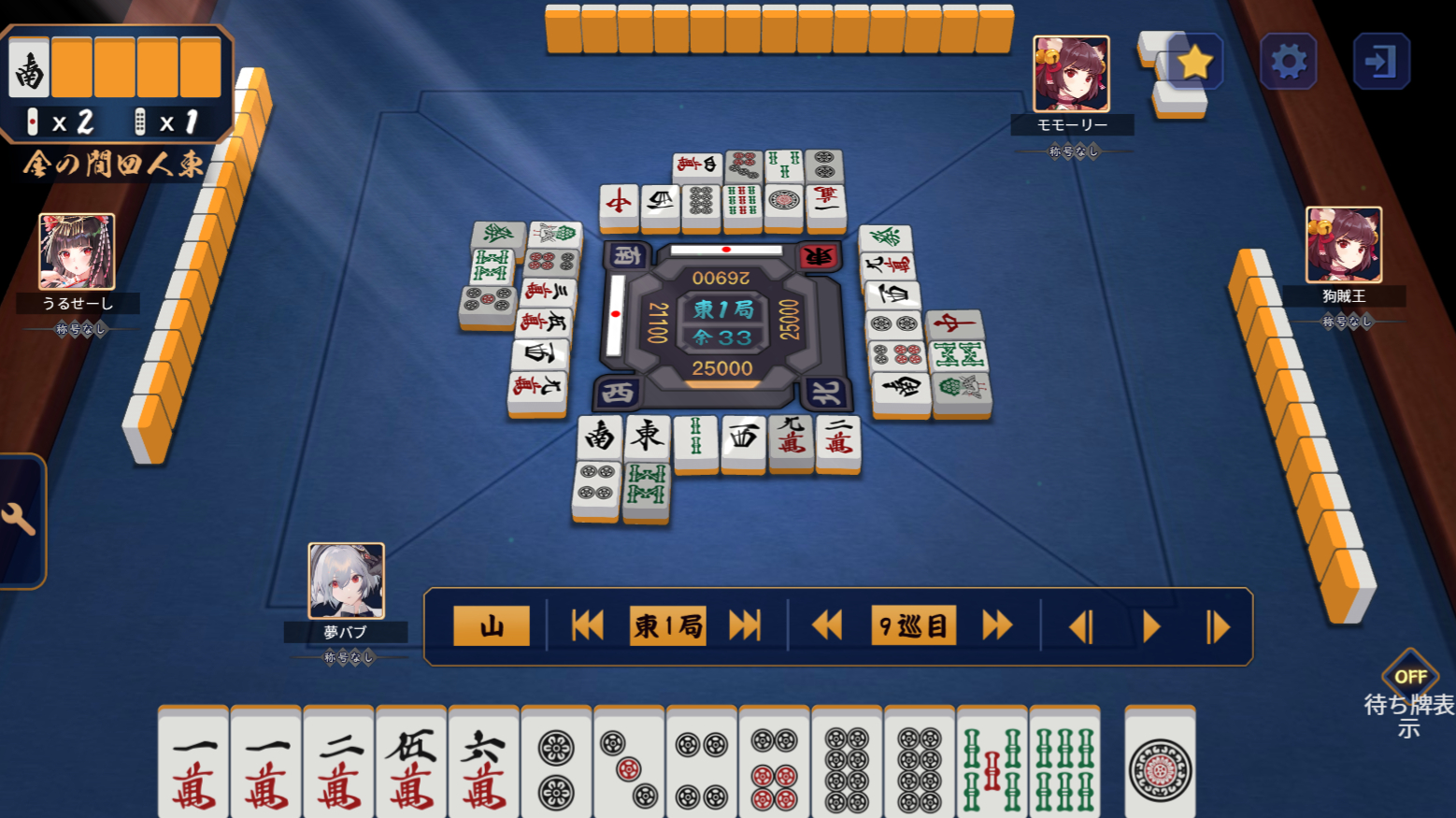Click モモーリー's player avatar
Screen dimensions: 1456x818
pos(1071,74)
